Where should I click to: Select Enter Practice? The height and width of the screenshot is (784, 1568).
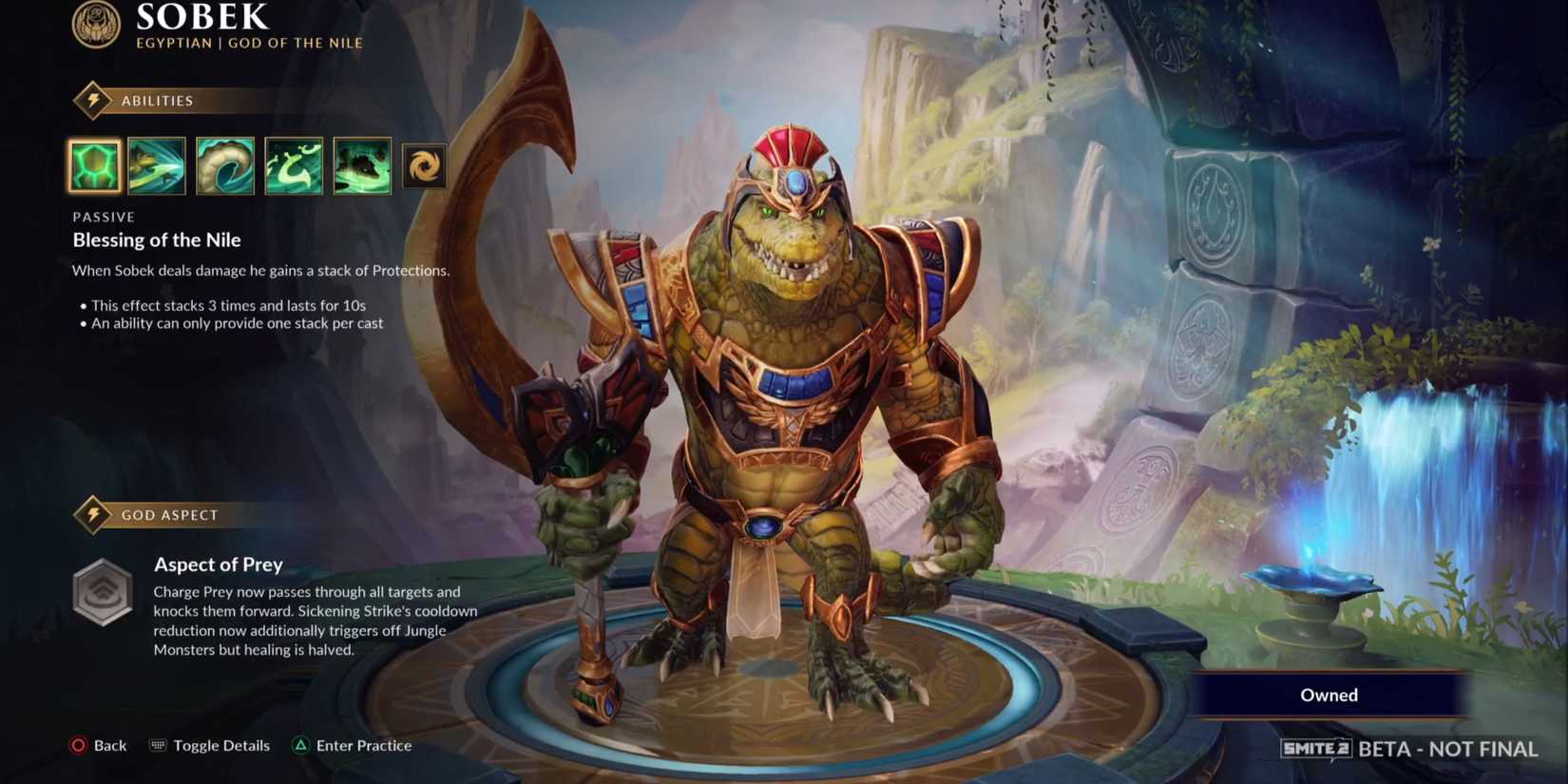(x=364, y=745)
